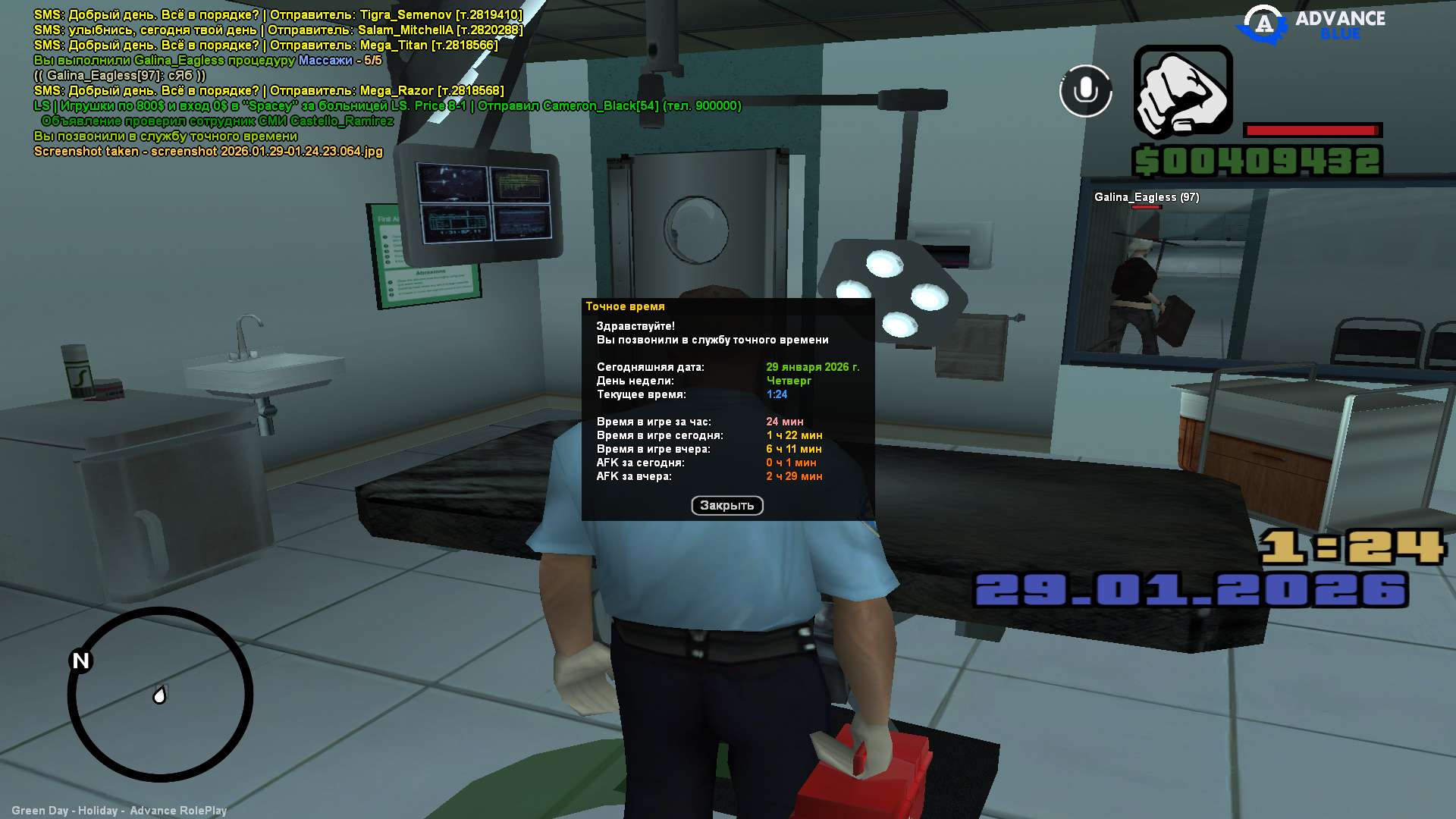Click the Advance Blue server logo
This screenshot has height=819, width=1456.
pos(1311,24)
